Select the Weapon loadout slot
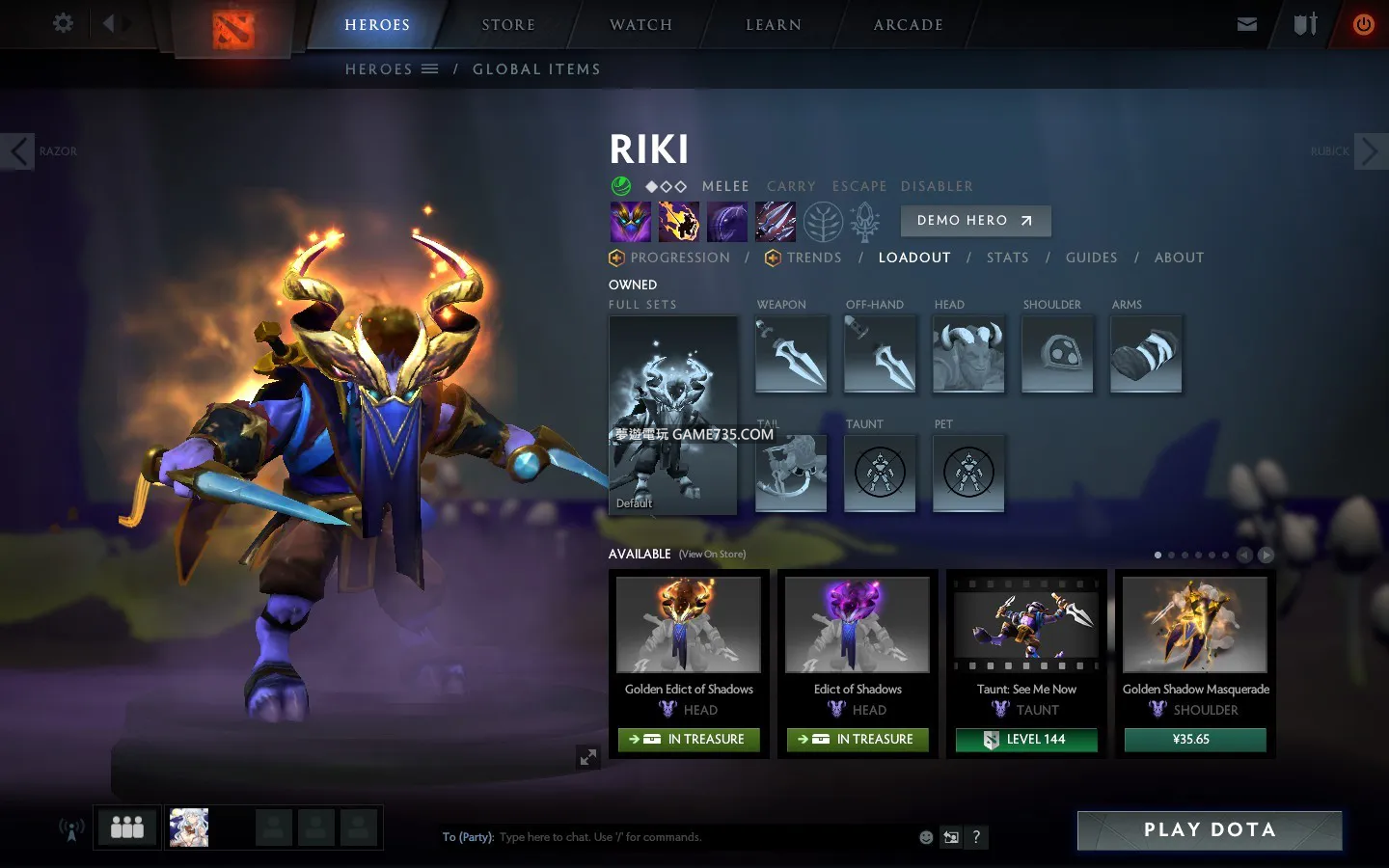 point(791,354)
